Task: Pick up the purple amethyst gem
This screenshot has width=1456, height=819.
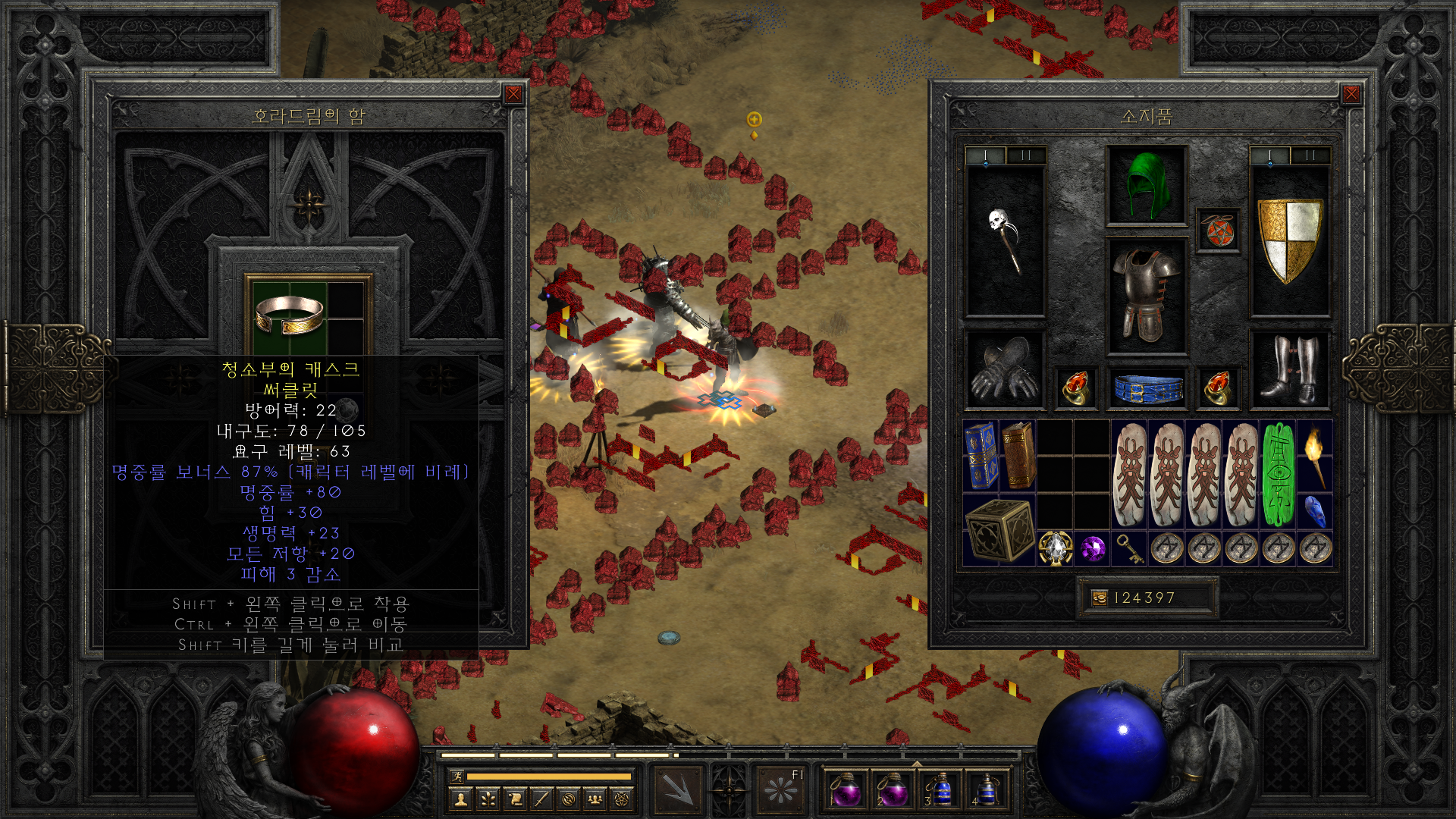Action: (1093, 548)
